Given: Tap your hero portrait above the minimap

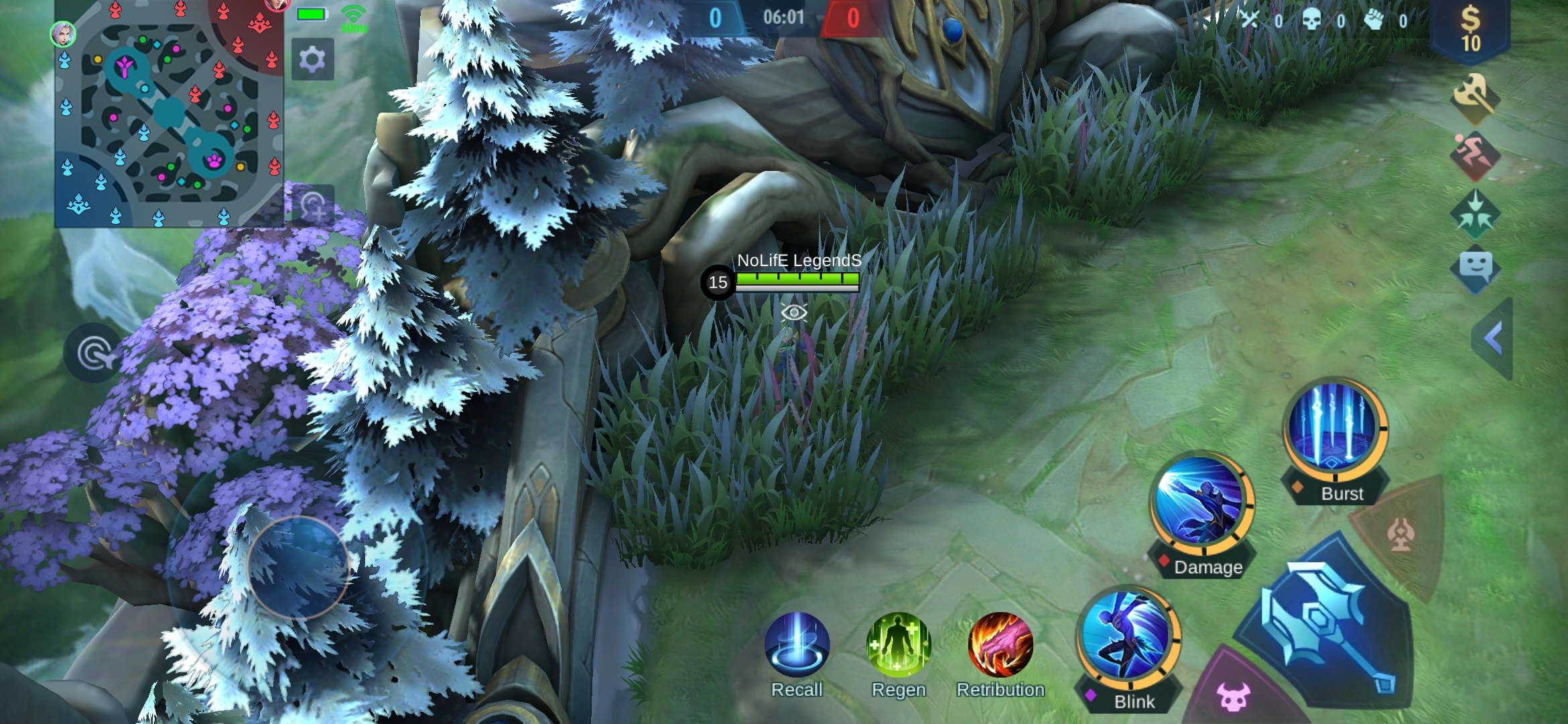Looking at the screenshot, I should point(62,34).
